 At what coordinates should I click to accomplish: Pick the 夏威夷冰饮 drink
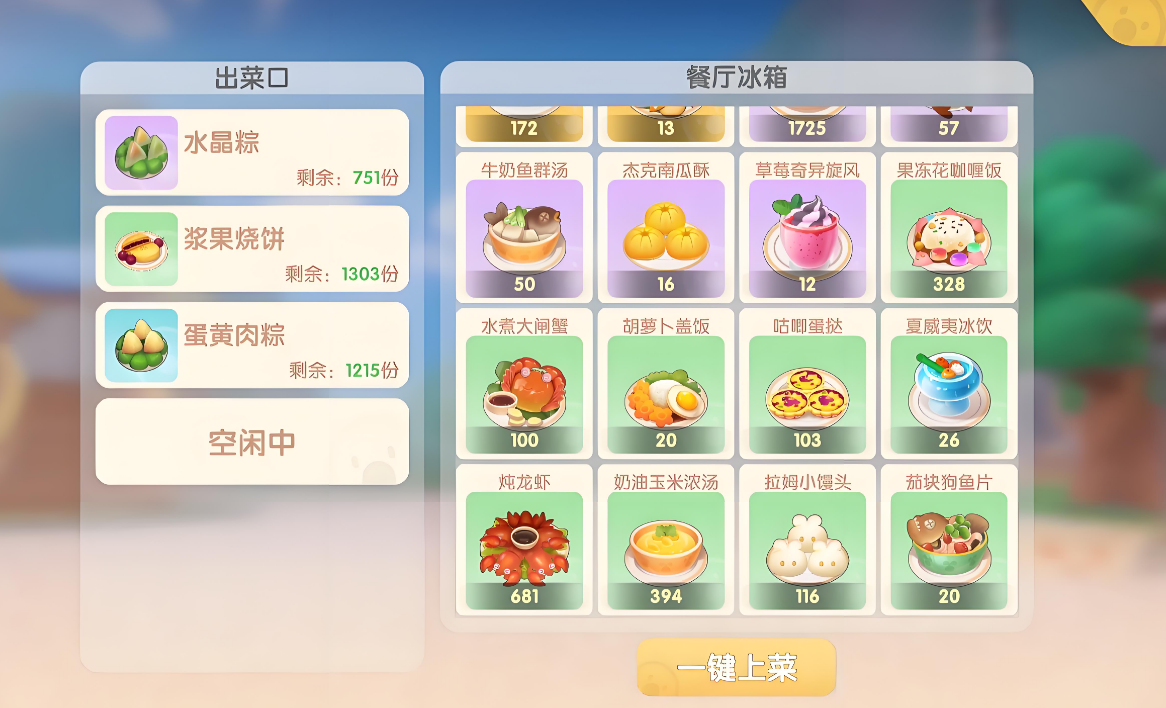pos(949,384)
